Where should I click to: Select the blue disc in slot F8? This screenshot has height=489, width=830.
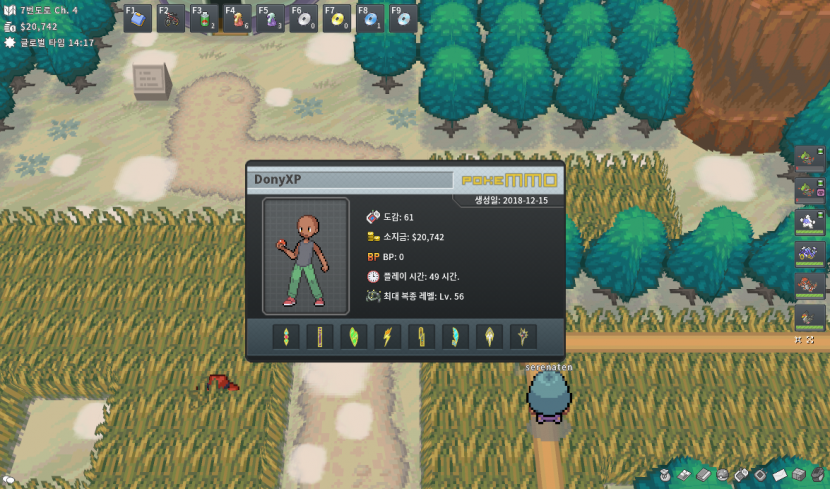click(x=369, y=19)
